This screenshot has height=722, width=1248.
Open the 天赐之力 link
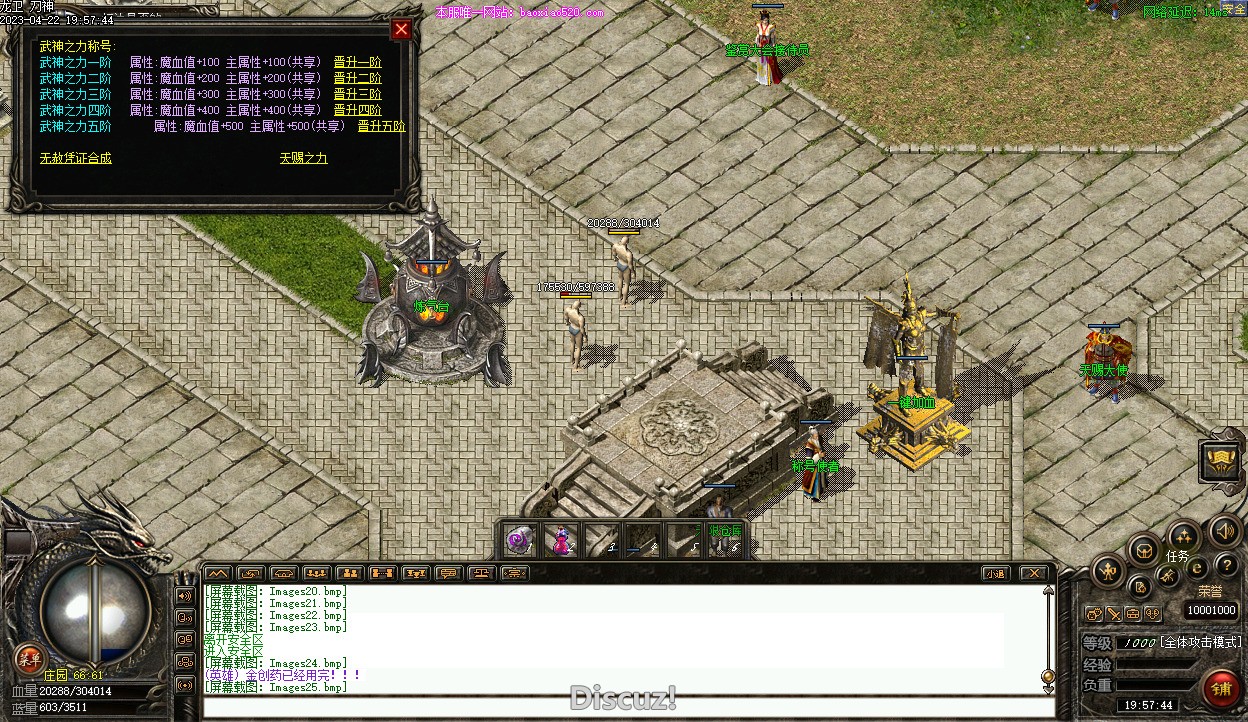pos(303,158)
